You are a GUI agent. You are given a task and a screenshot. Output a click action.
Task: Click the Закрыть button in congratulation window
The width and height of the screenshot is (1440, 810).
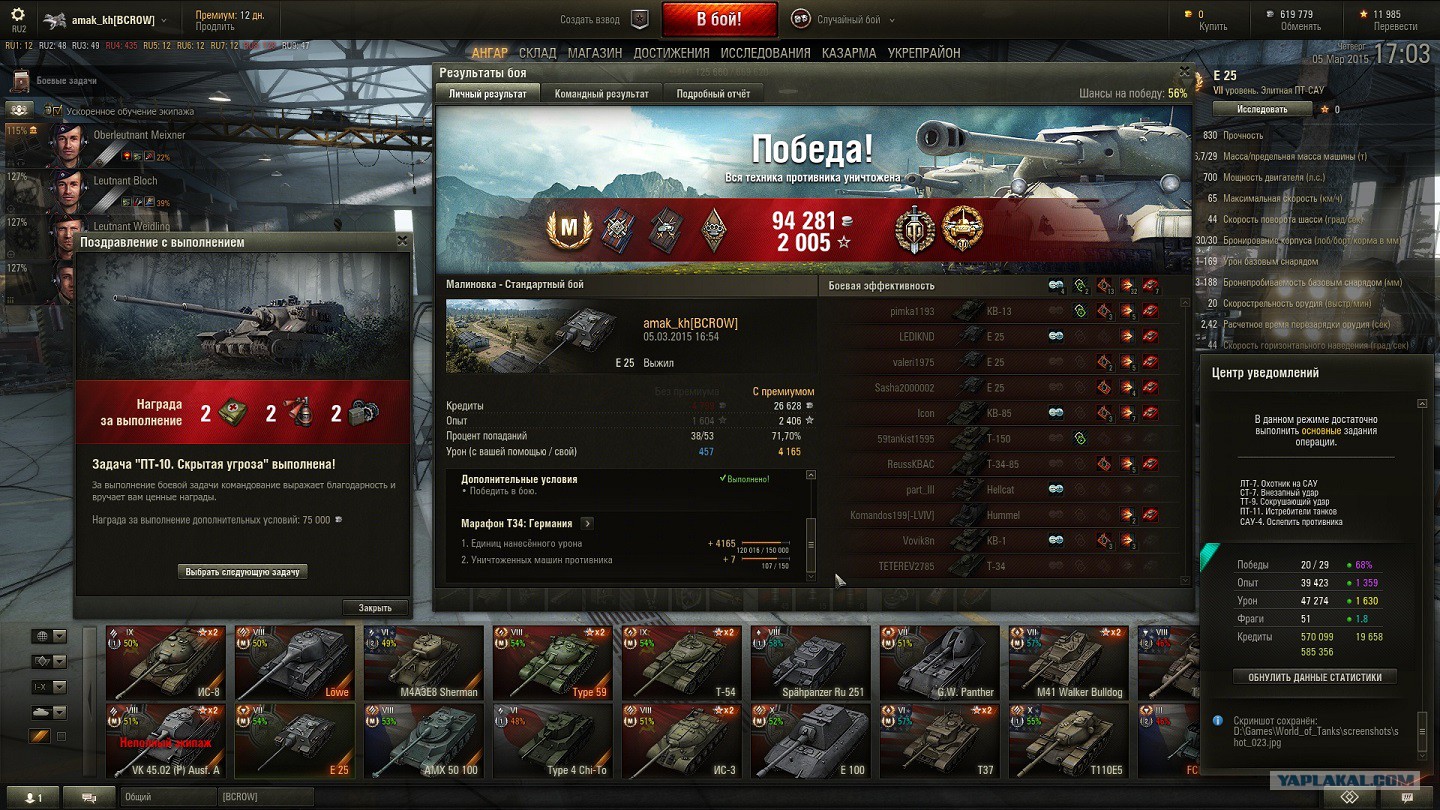coord(375,608)
